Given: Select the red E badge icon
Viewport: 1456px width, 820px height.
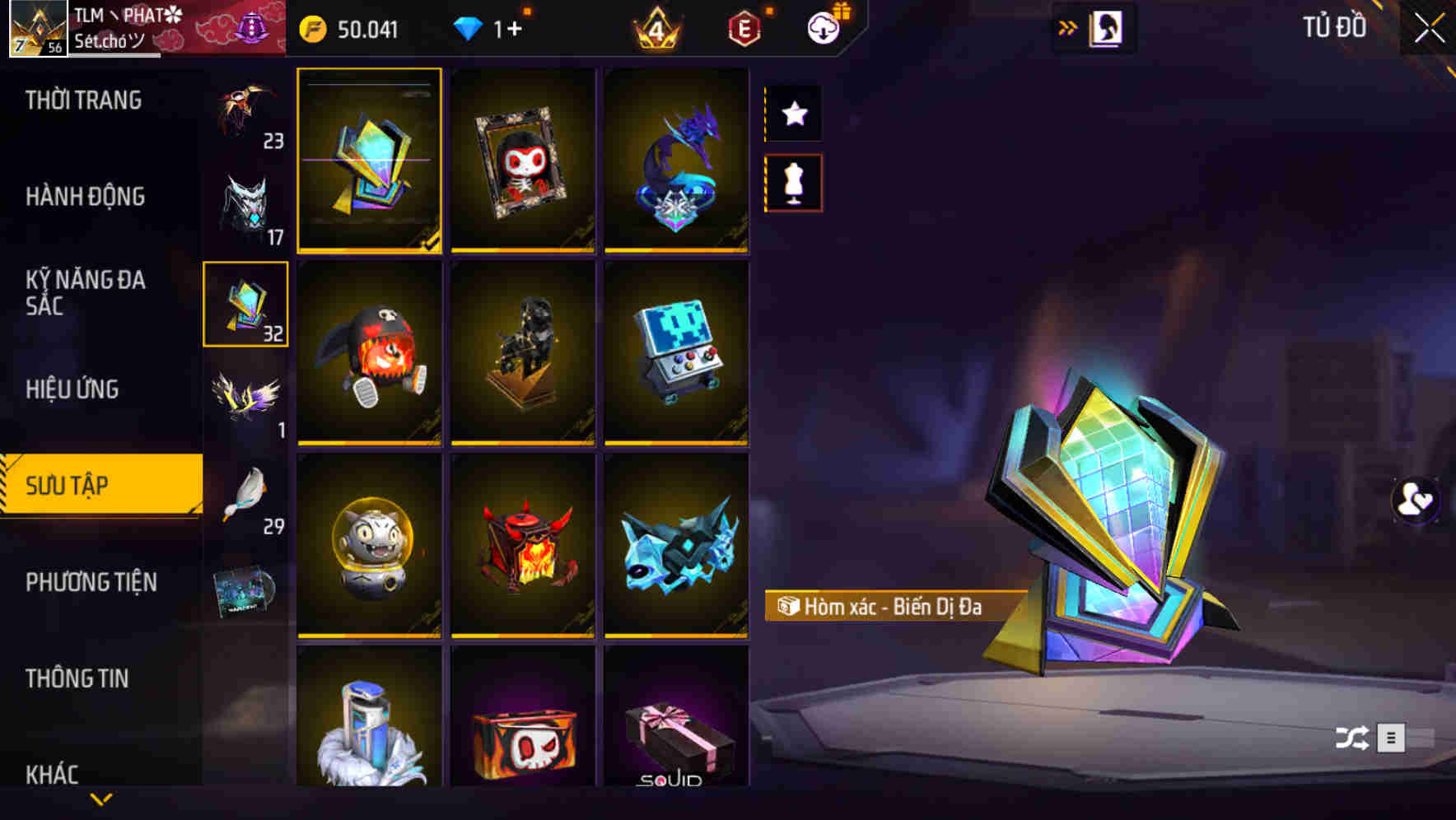Looking at the screenshot, I should click(x=745, y=29).
